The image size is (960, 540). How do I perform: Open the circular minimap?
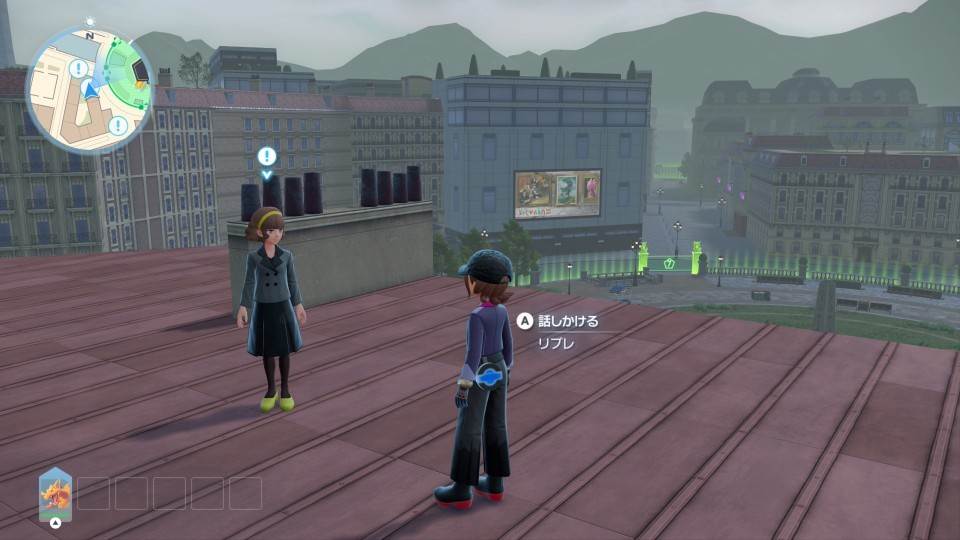tap(88, 91)
